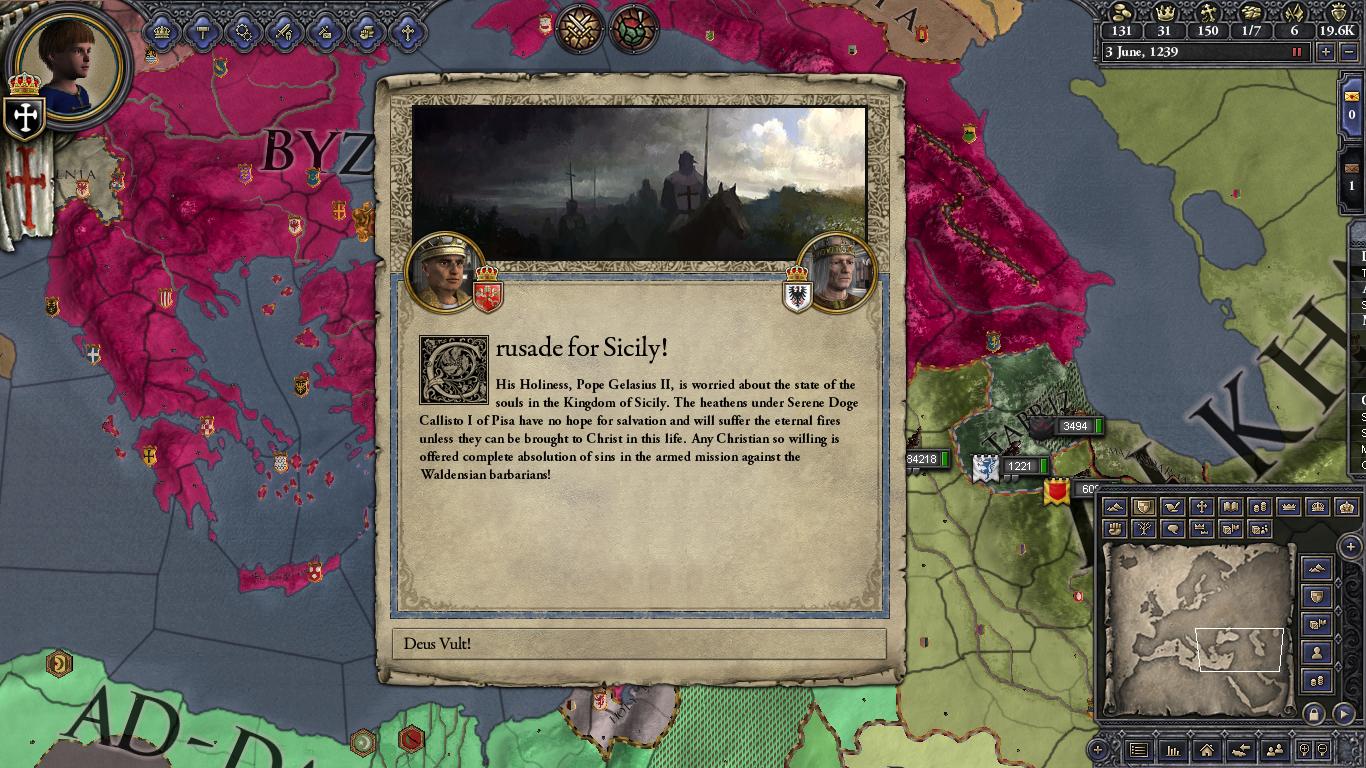The image size is (1366, 768).
Task: Open the red envelope message counter
Action: (x=1353, y=104)
